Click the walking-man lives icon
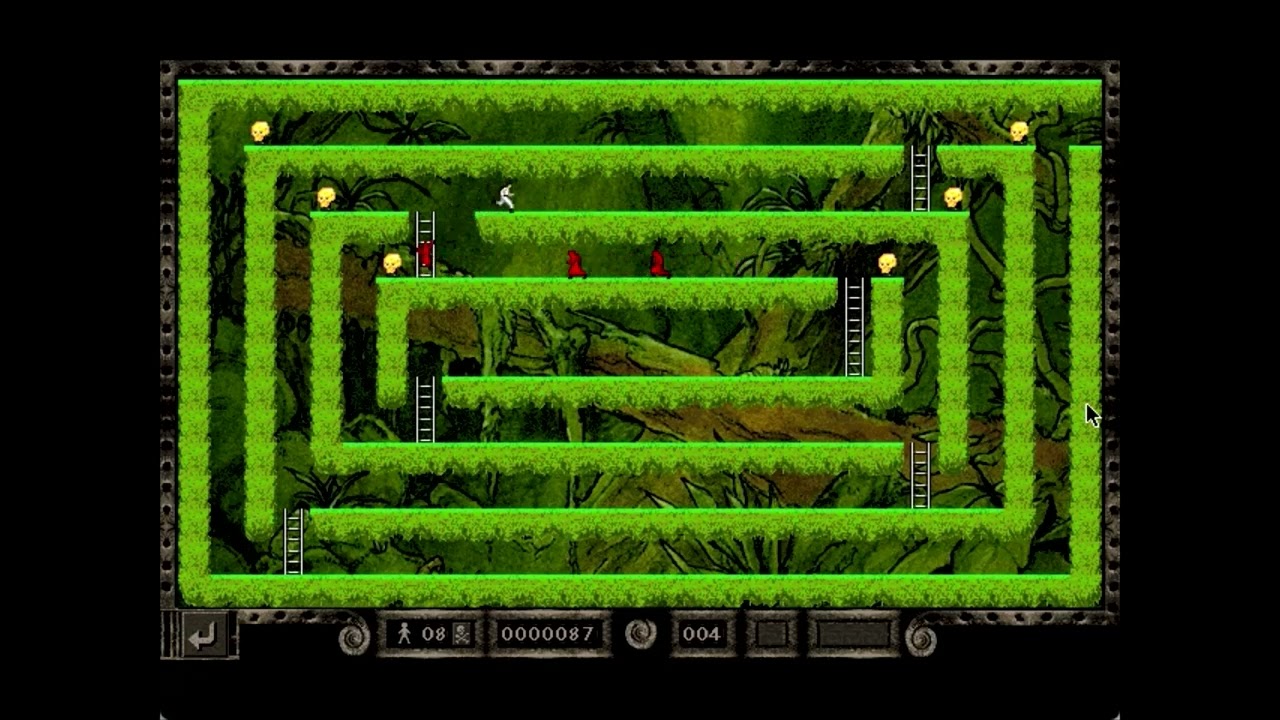The image size is (1280, 720). tap(405, 633)
